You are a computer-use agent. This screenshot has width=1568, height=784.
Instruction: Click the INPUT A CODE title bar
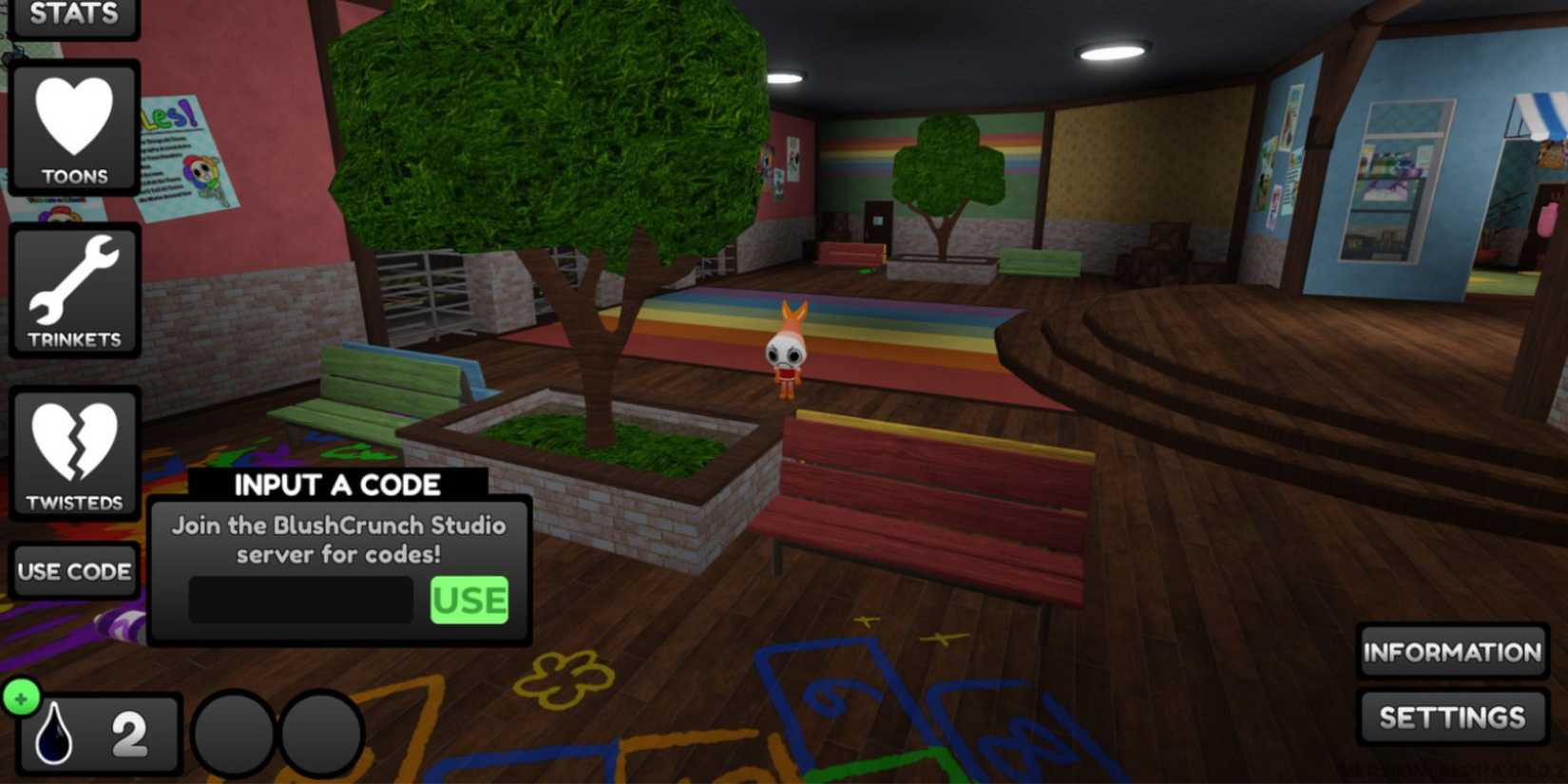[337, 485]
